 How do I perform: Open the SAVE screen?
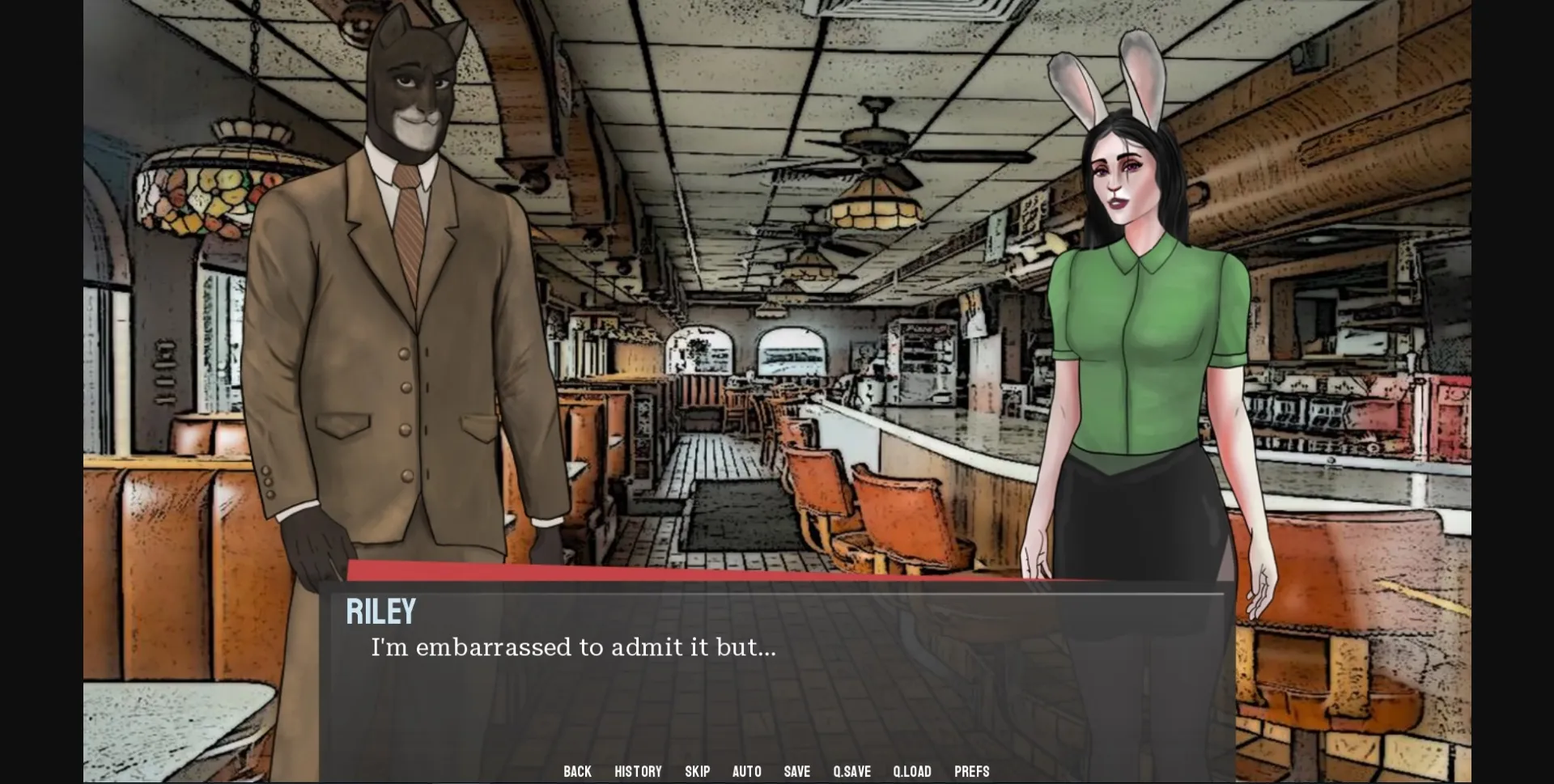pos(796,771)
